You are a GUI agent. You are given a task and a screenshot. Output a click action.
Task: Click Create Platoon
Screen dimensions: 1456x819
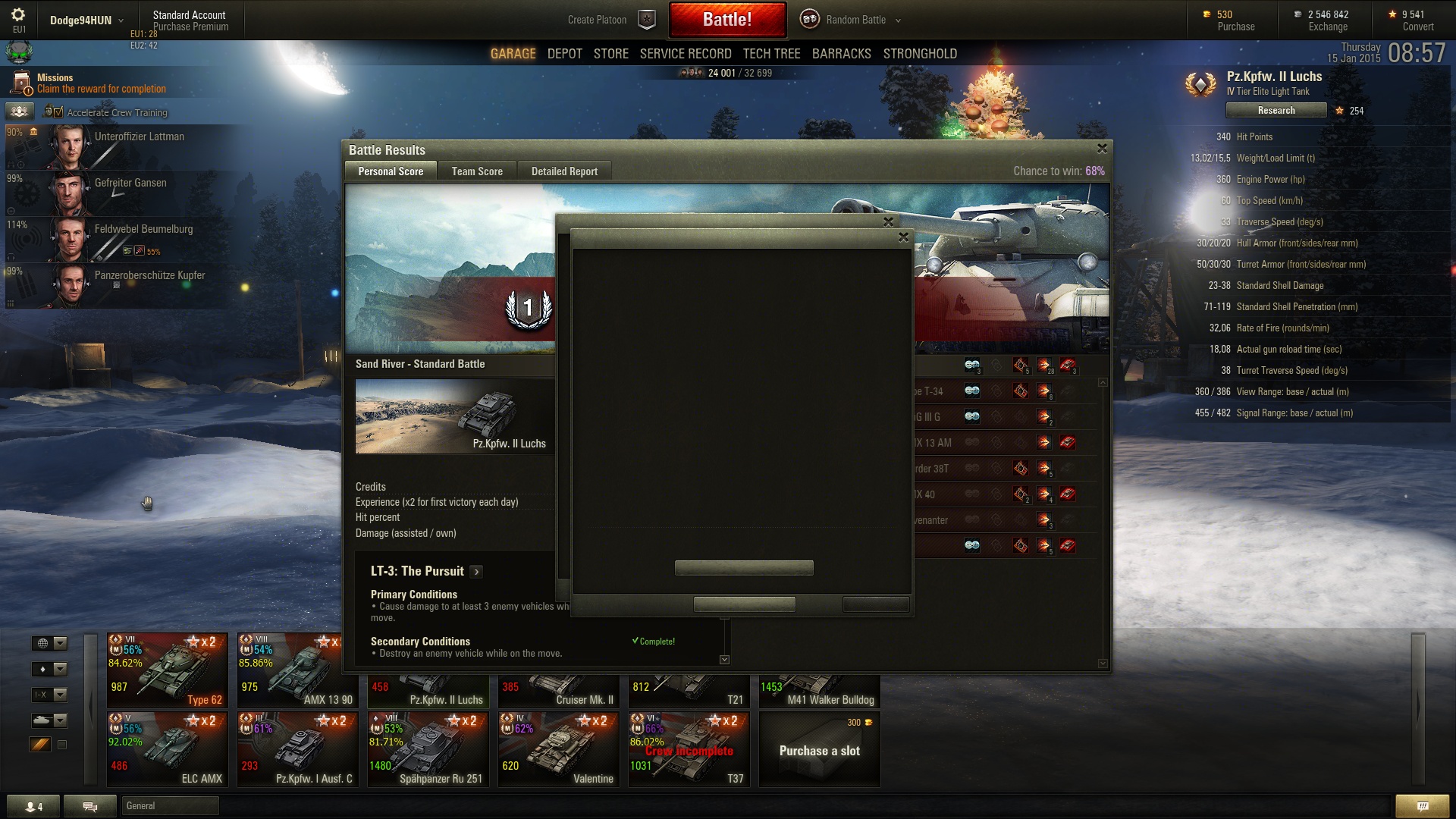597,20
